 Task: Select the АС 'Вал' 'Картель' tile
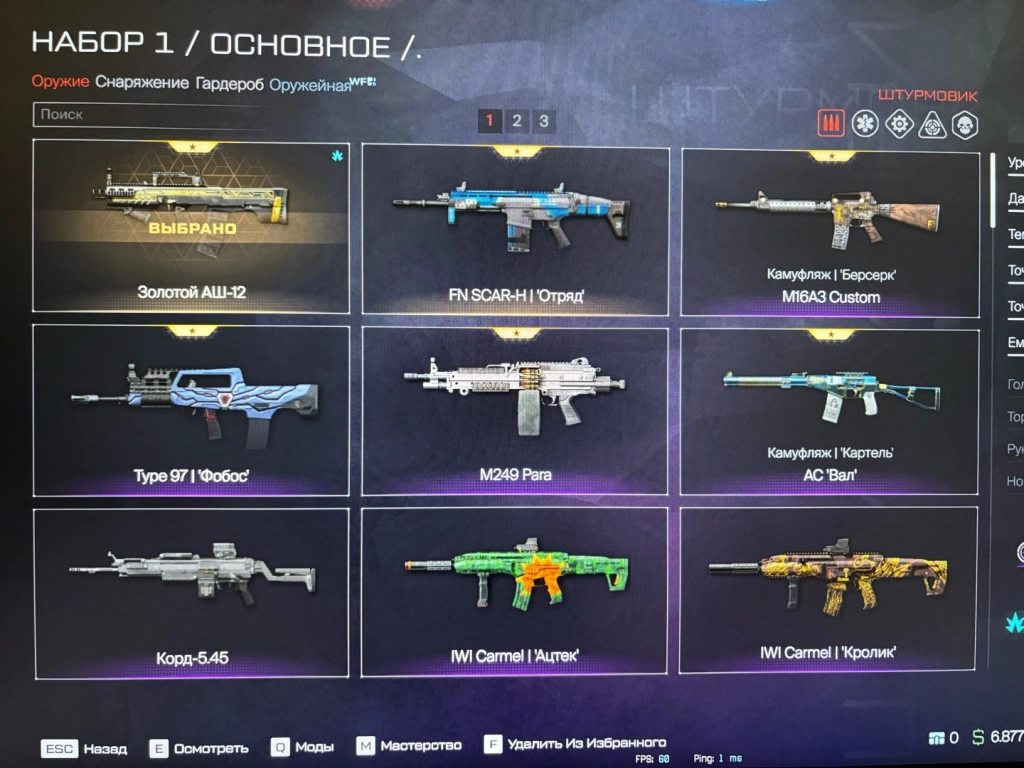point(830,412)
